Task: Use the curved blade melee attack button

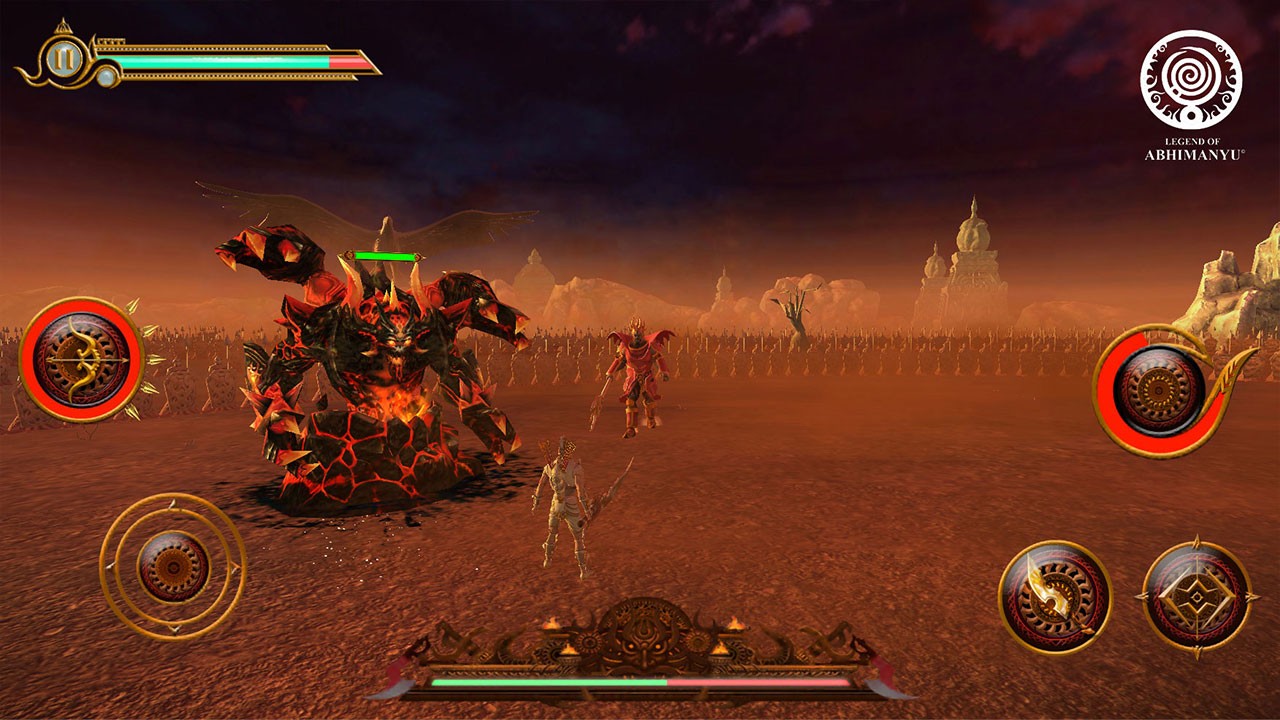Action: [1054, 597]
